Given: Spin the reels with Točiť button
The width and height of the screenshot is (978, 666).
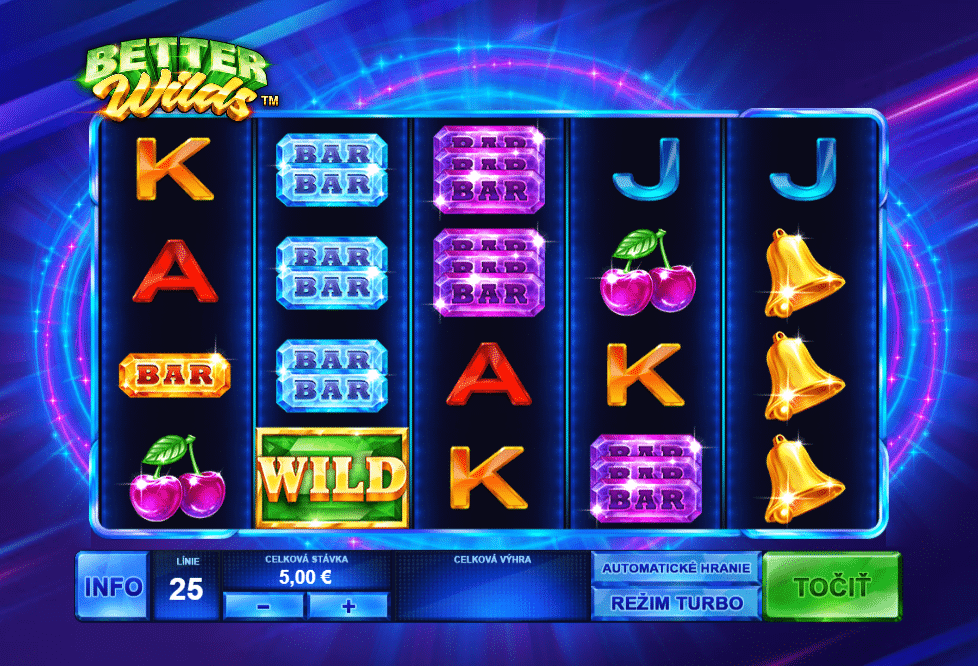Looking at the screenshot, I should (832, 586).
